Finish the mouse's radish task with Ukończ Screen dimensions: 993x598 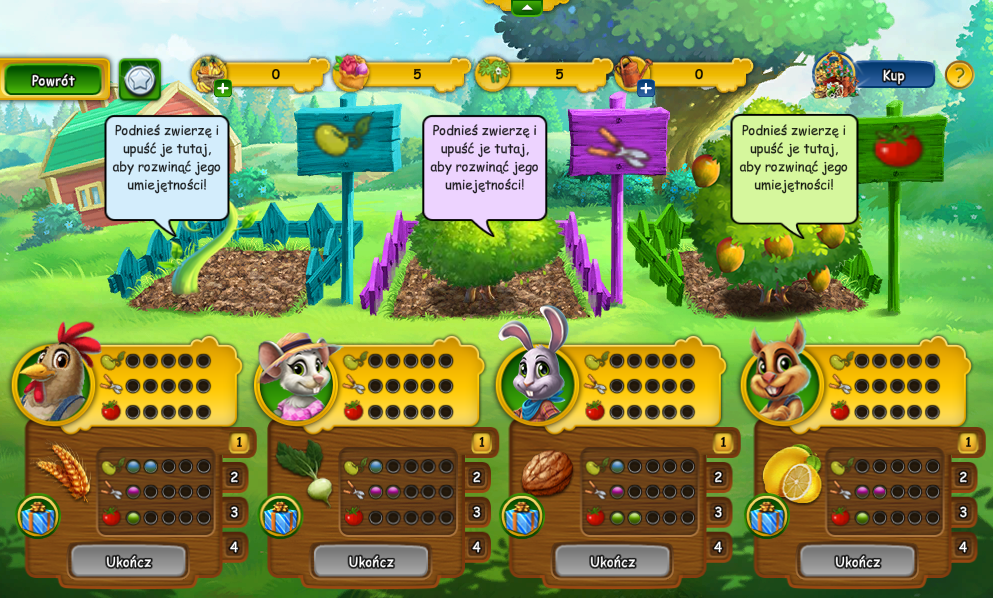(371, 561)
